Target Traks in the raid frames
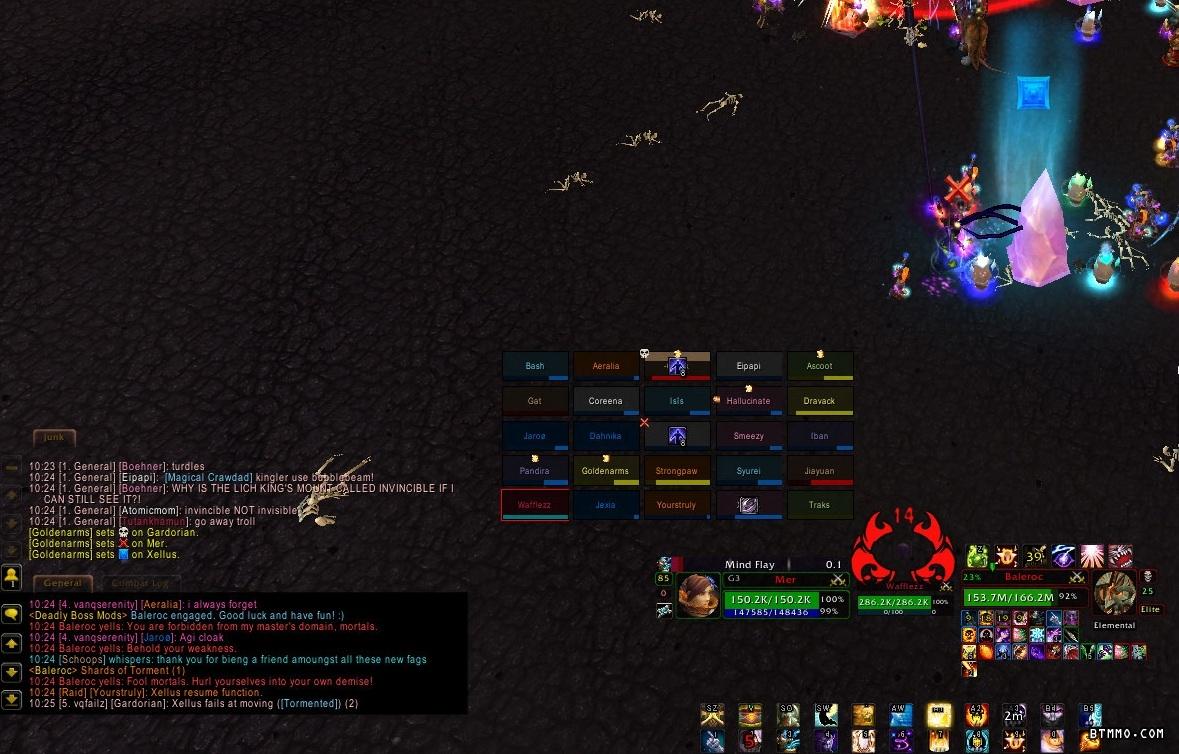1179x754 pixels. pyautogui.click(x=819, y=505)
